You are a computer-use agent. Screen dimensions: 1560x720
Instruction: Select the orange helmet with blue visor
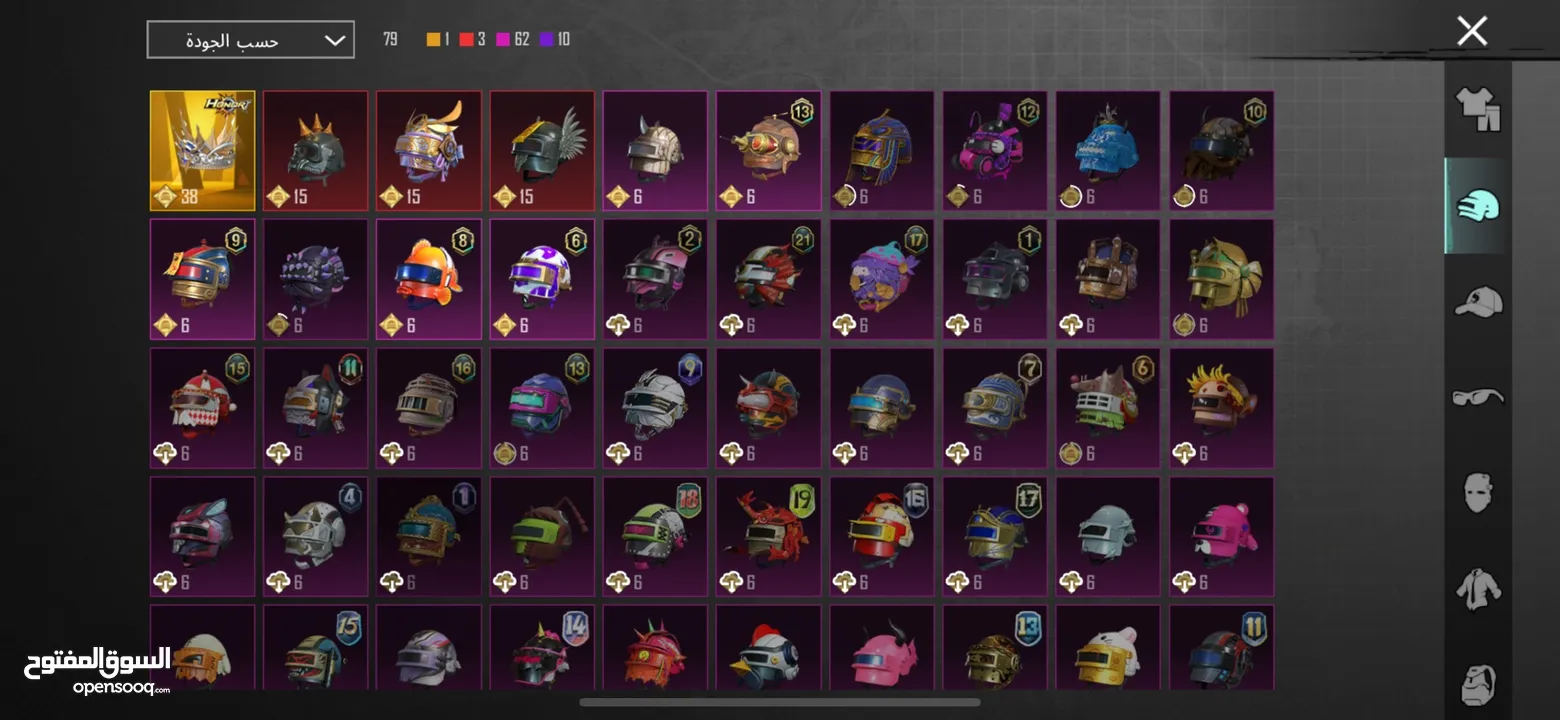tap(428, 279)
